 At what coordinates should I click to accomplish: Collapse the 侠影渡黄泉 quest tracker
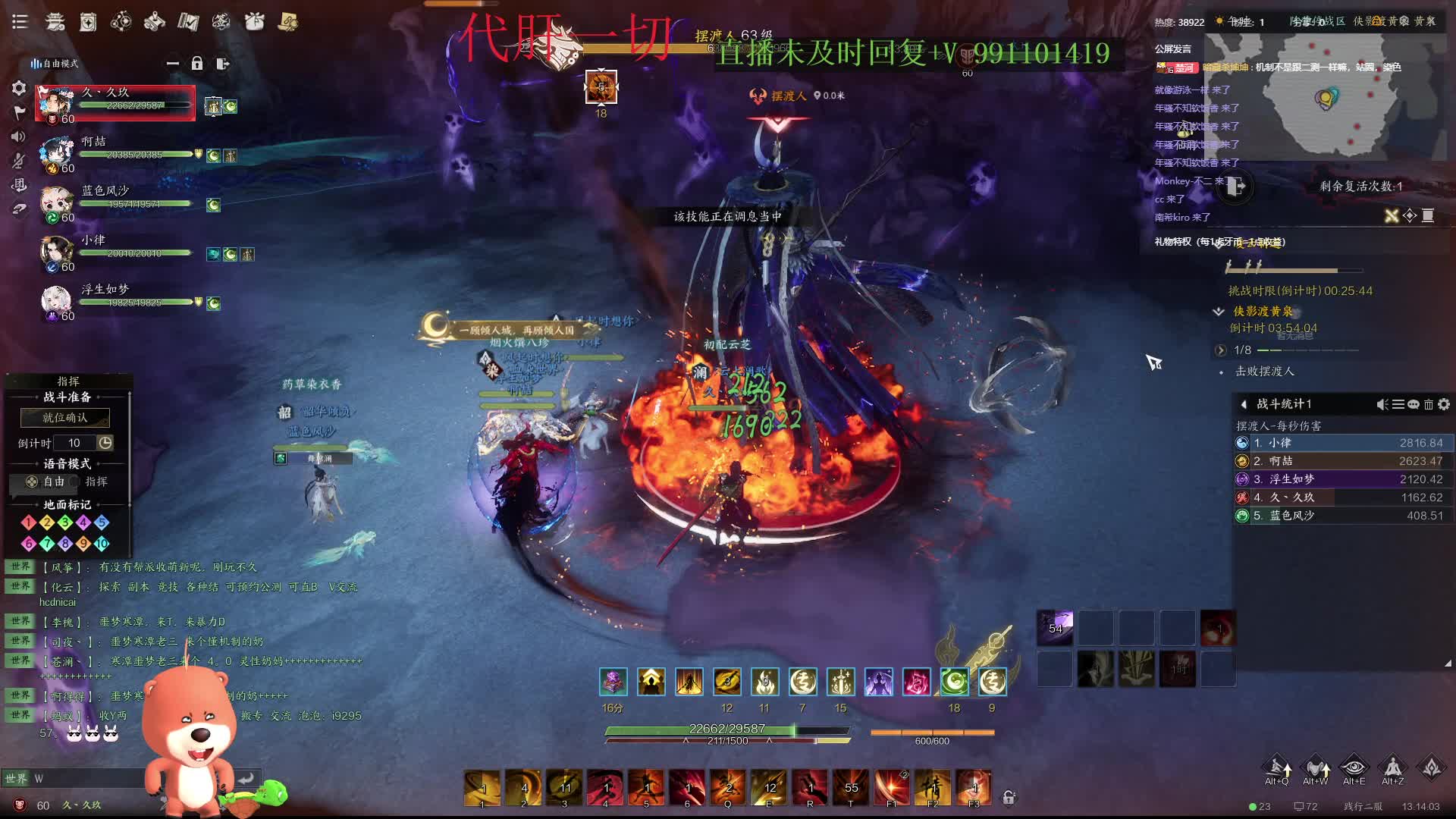click(1219, 312)
